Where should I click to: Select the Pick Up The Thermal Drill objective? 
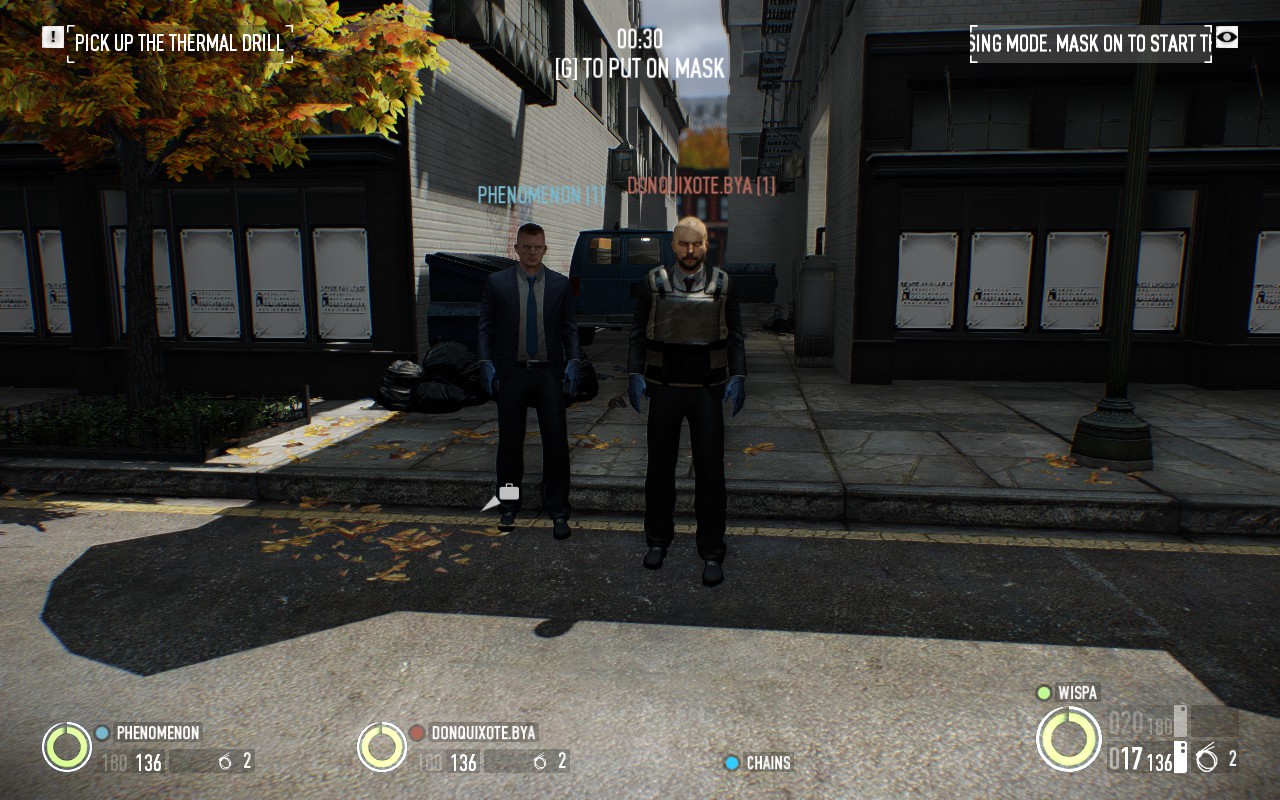(x=179, y=43)
